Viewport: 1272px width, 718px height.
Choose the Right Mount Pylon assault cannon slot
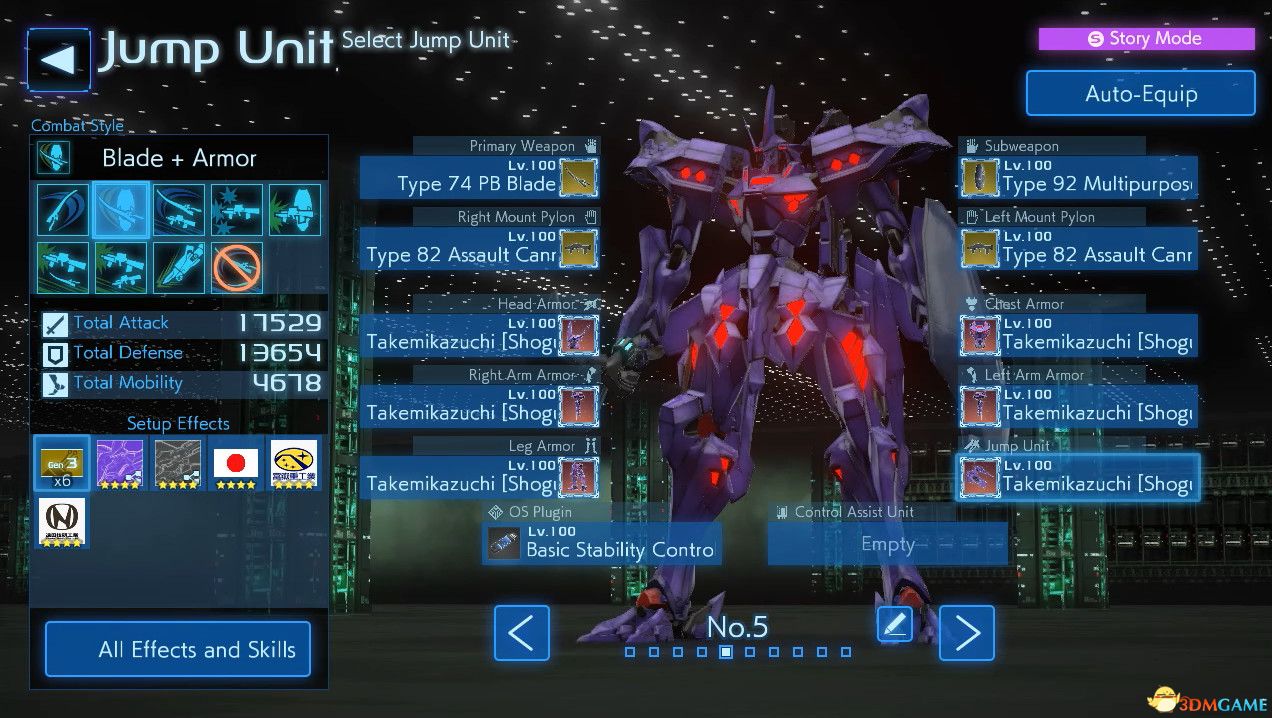tap(478, 249)
